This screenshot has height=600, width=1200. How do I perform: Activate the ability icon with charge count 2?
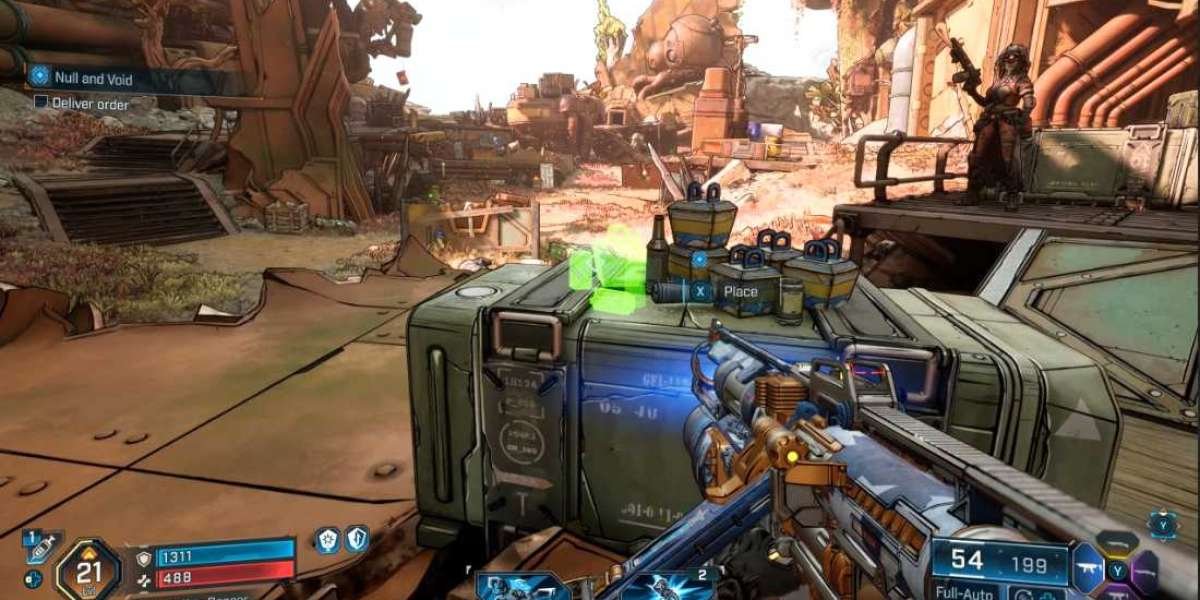(667, 586)
